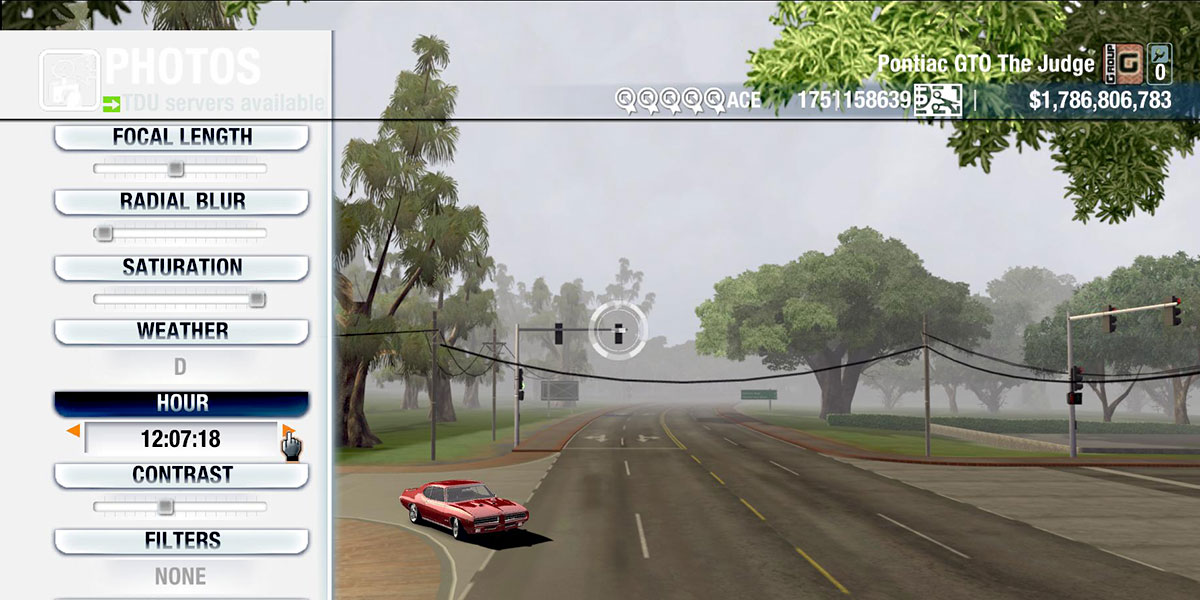This screenshot has height=600, width=1200.
Task: Adjust the Focal Length slider handle
Action: coord(175,169)
